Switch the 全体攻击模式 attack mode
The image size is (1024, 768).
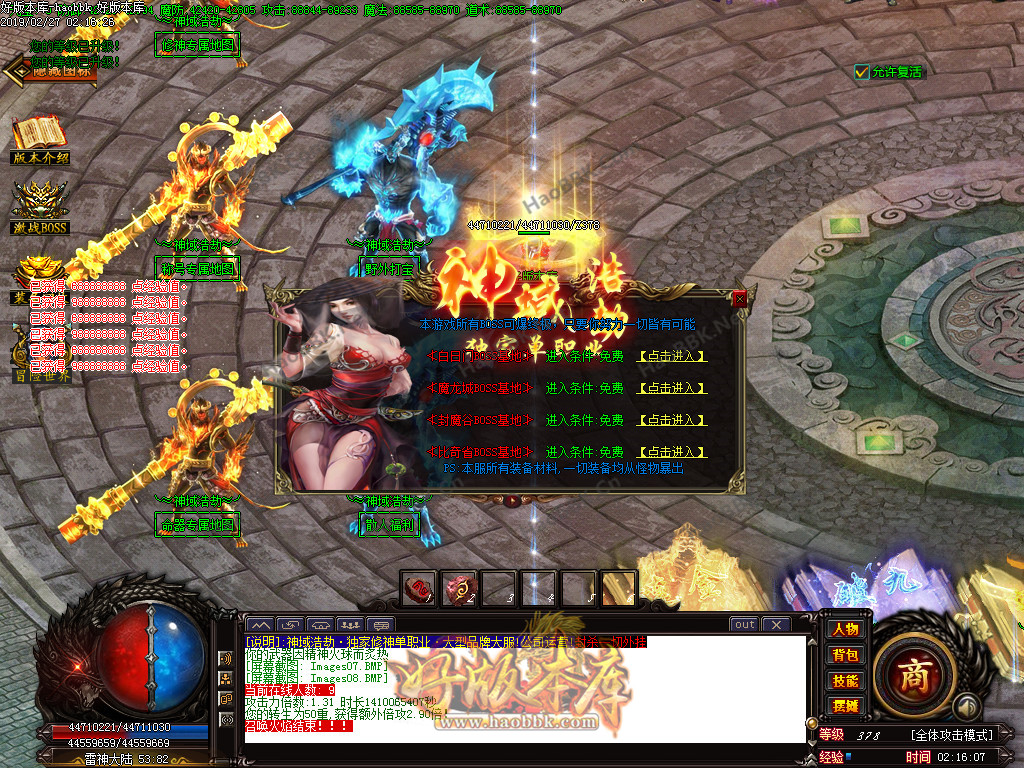click(x=951, y=735)
